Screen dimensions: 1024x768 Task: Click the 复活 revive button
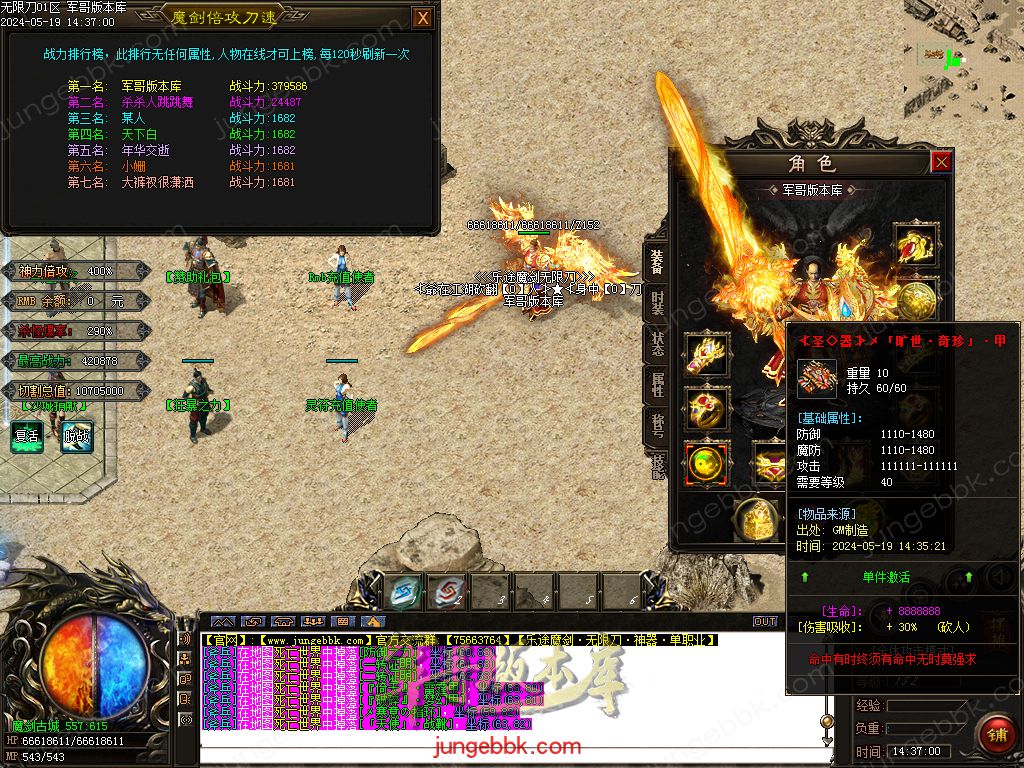[x=26, y=436]
